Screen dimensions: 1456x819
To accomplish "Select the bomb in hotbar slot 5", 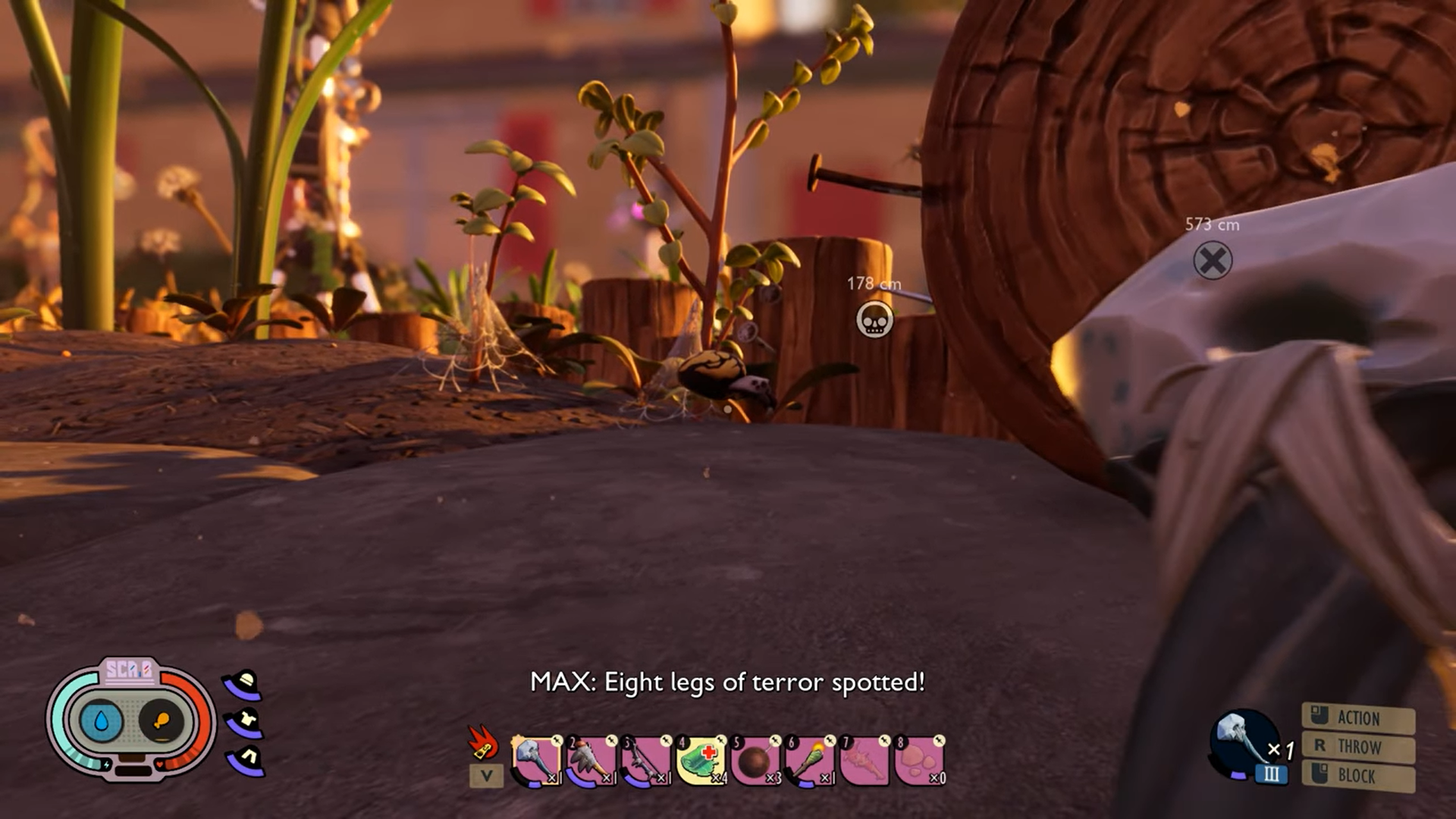I will 754,758.
